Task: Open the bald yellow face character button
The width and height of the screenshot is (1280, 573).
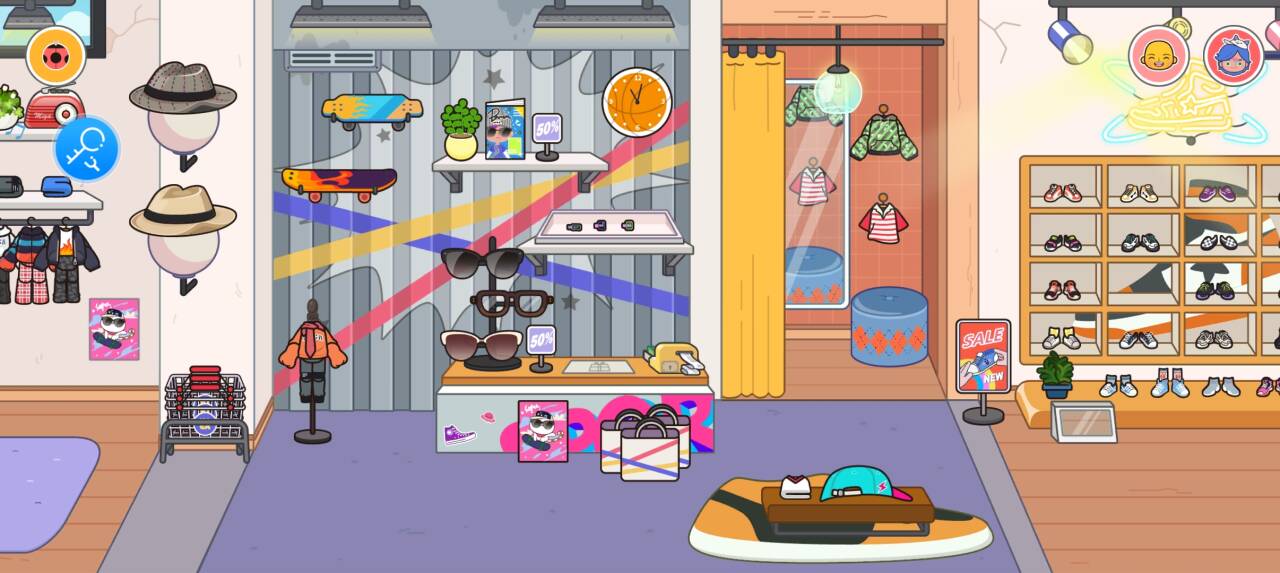Action: 1158,56
